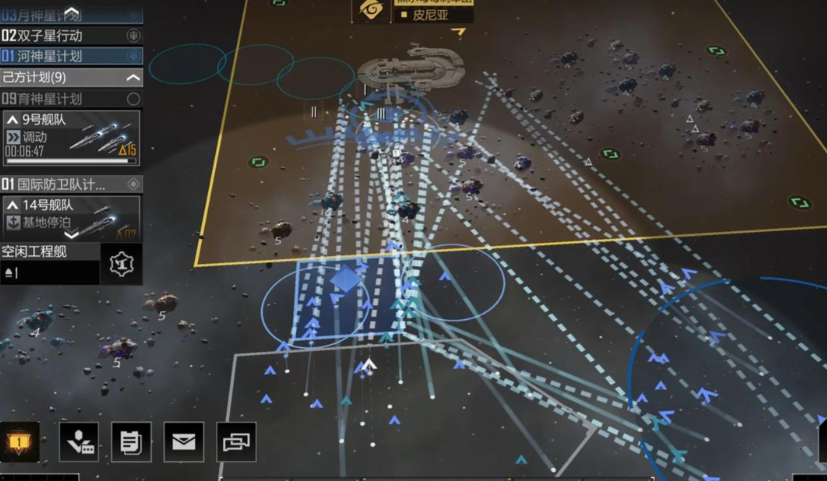This screenshot has width=827, height=481.
Task: Click the eye emblem beside 皮尼亚
Action: coord(371,9)
